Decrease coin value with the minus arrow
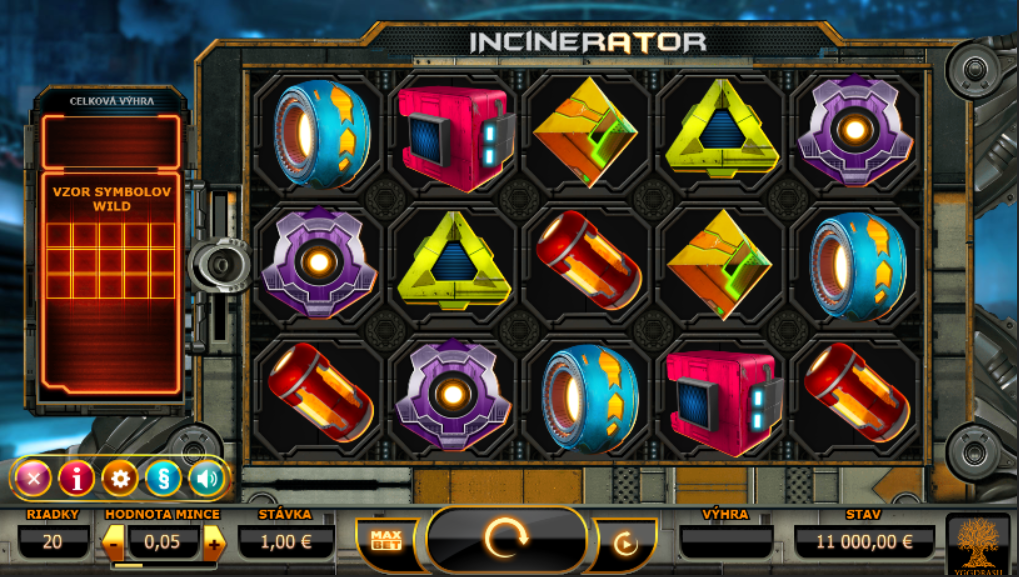This screenshot has height=577, width=1019. 114,543
